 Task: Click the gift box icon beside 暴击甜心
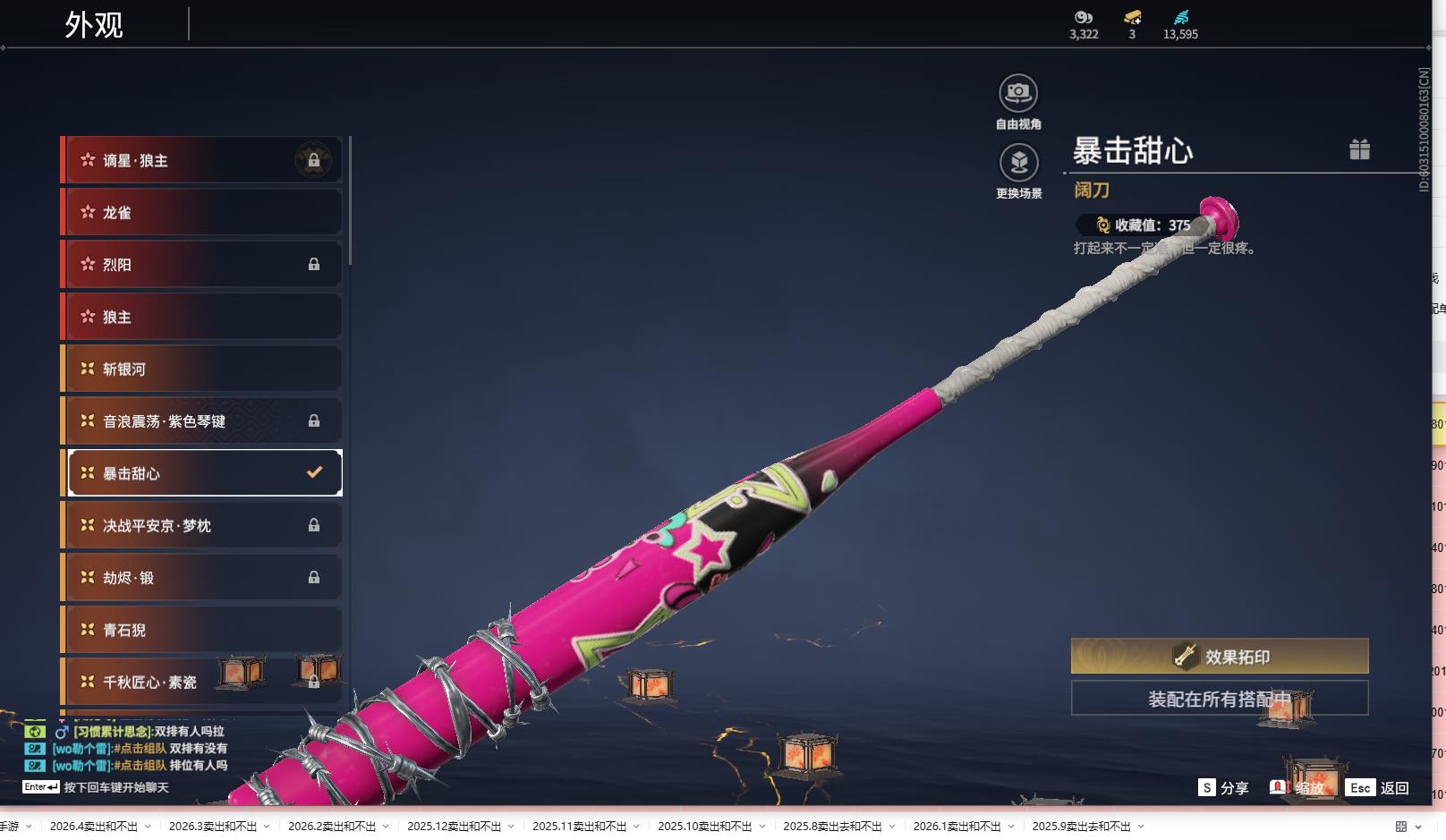point(1359,149)
